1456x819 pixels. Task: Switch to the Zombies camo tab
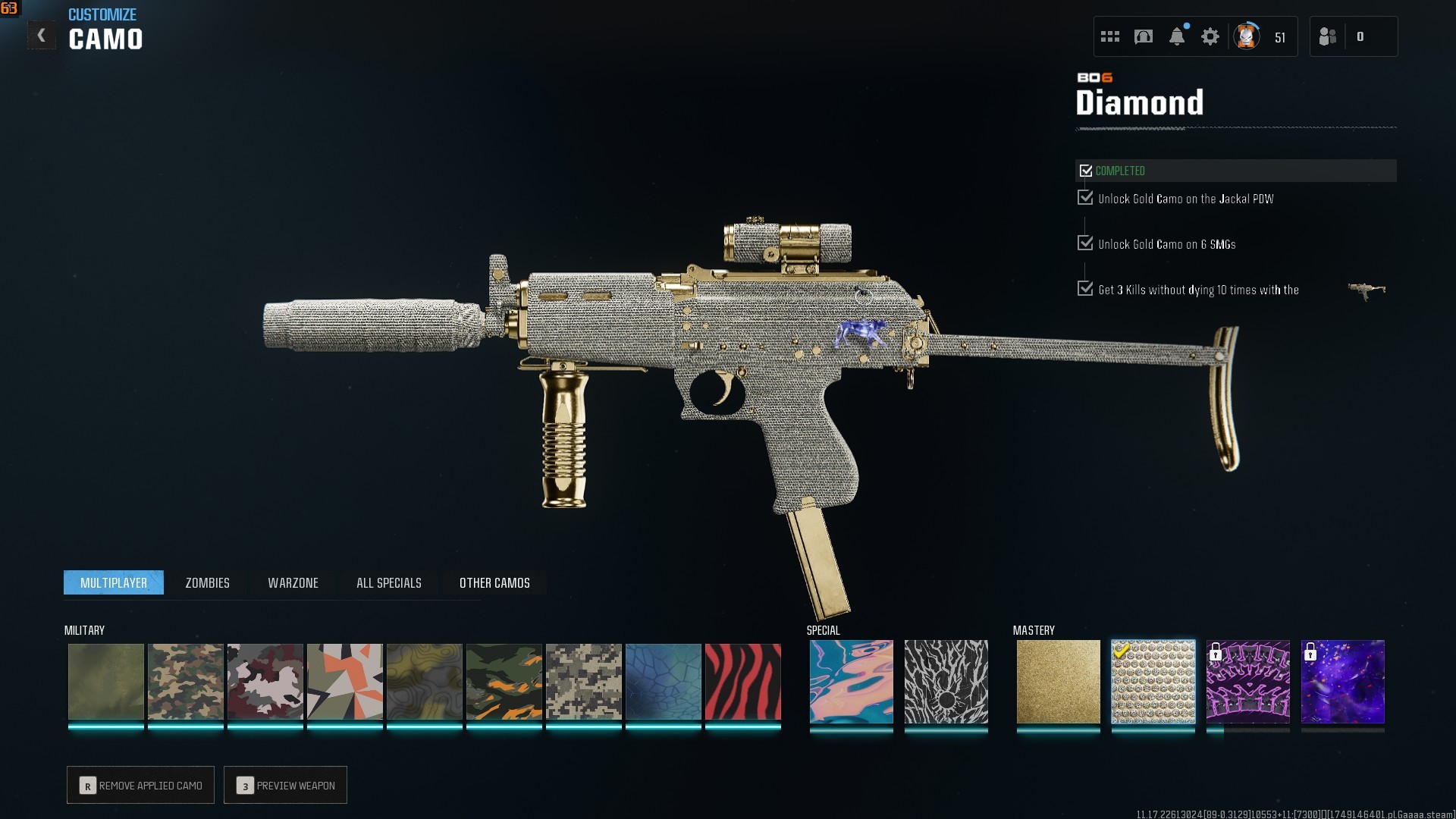[x=207, y=582]
